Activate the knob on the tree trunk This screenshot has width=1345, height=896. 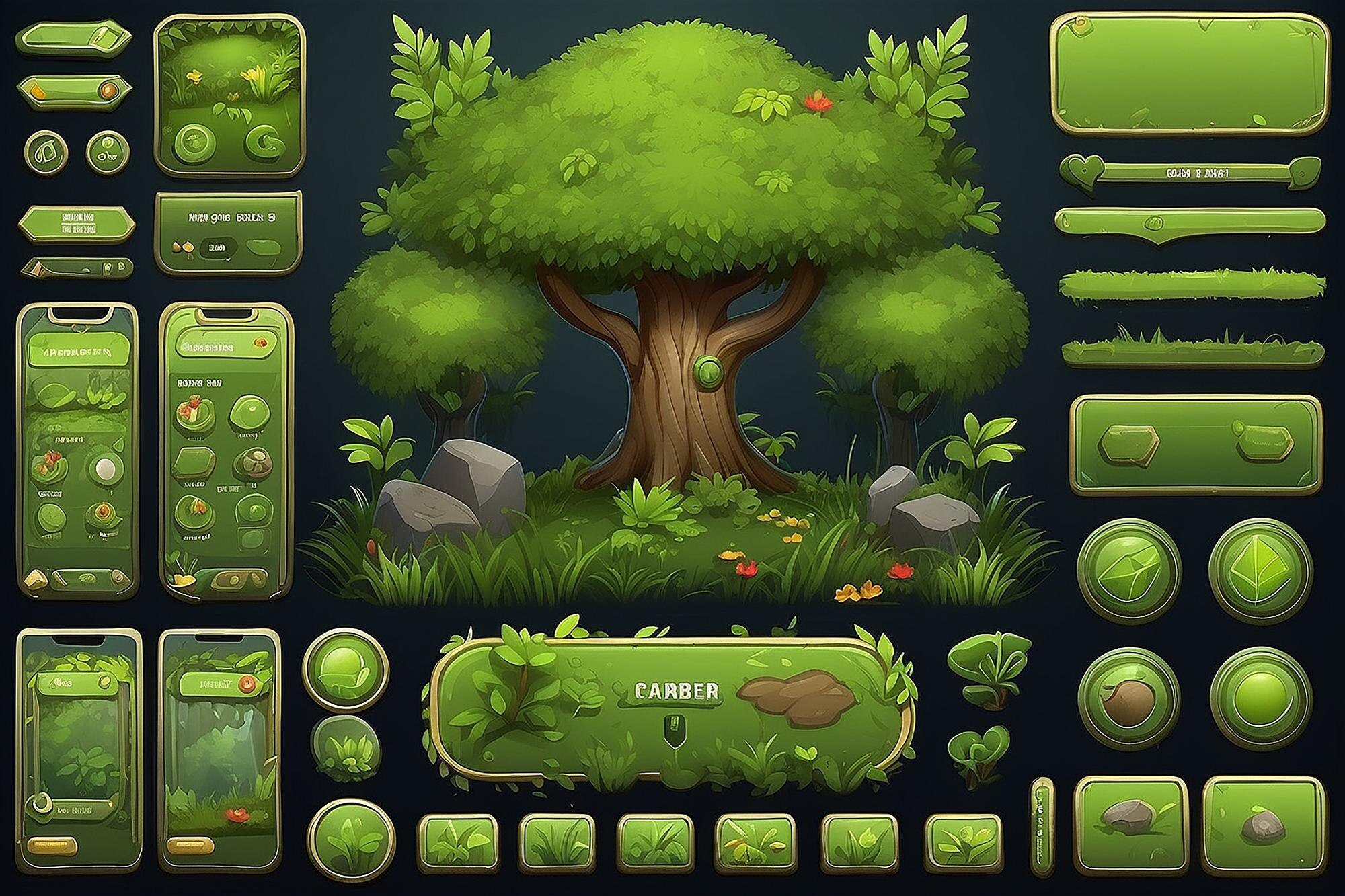(x=708, y=368)
